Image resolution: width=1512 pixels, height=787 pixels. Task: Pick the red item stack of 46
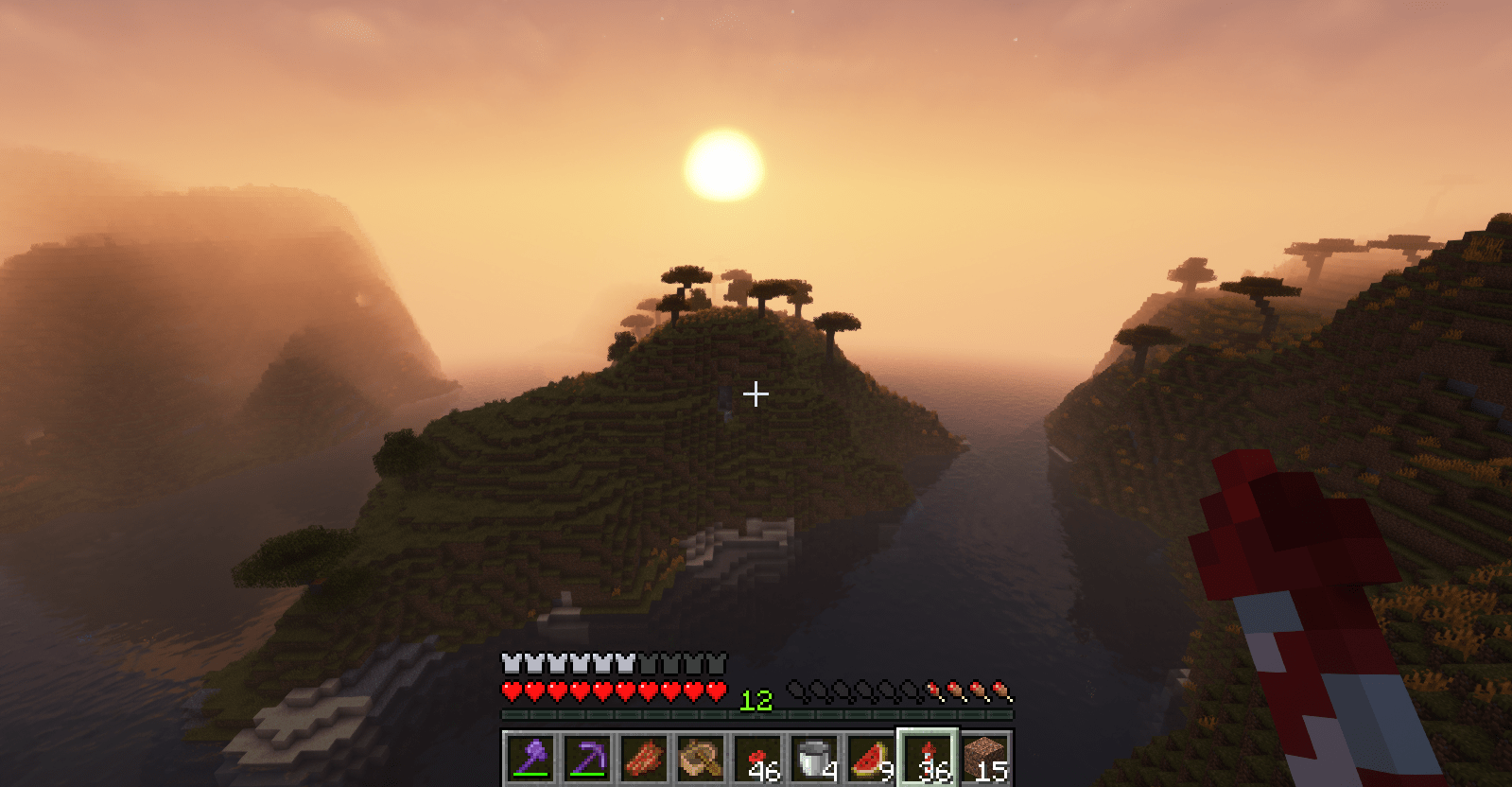(757, 758)
